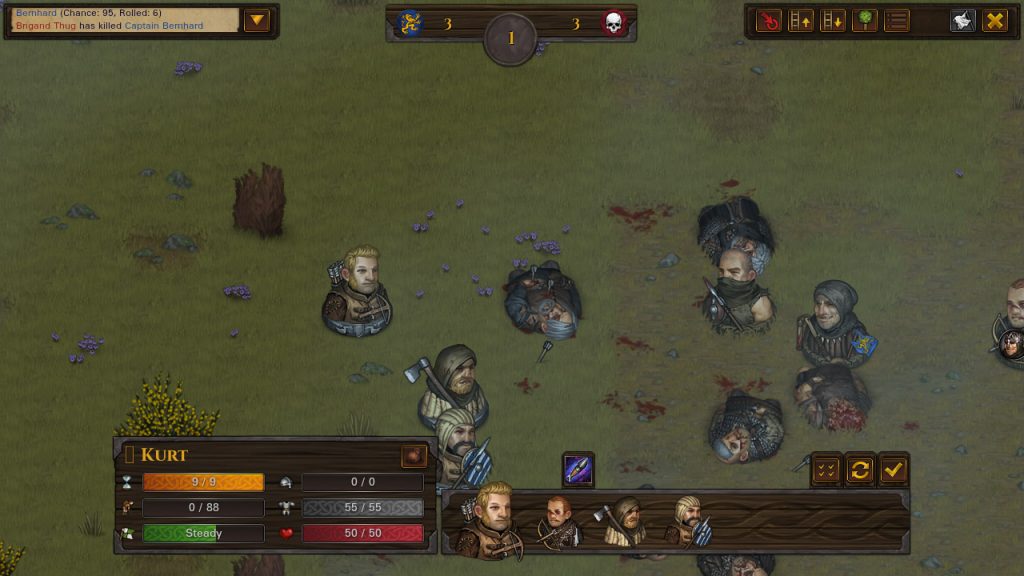Toggle tree visibility with the tree icon

[x=865, y=20]
